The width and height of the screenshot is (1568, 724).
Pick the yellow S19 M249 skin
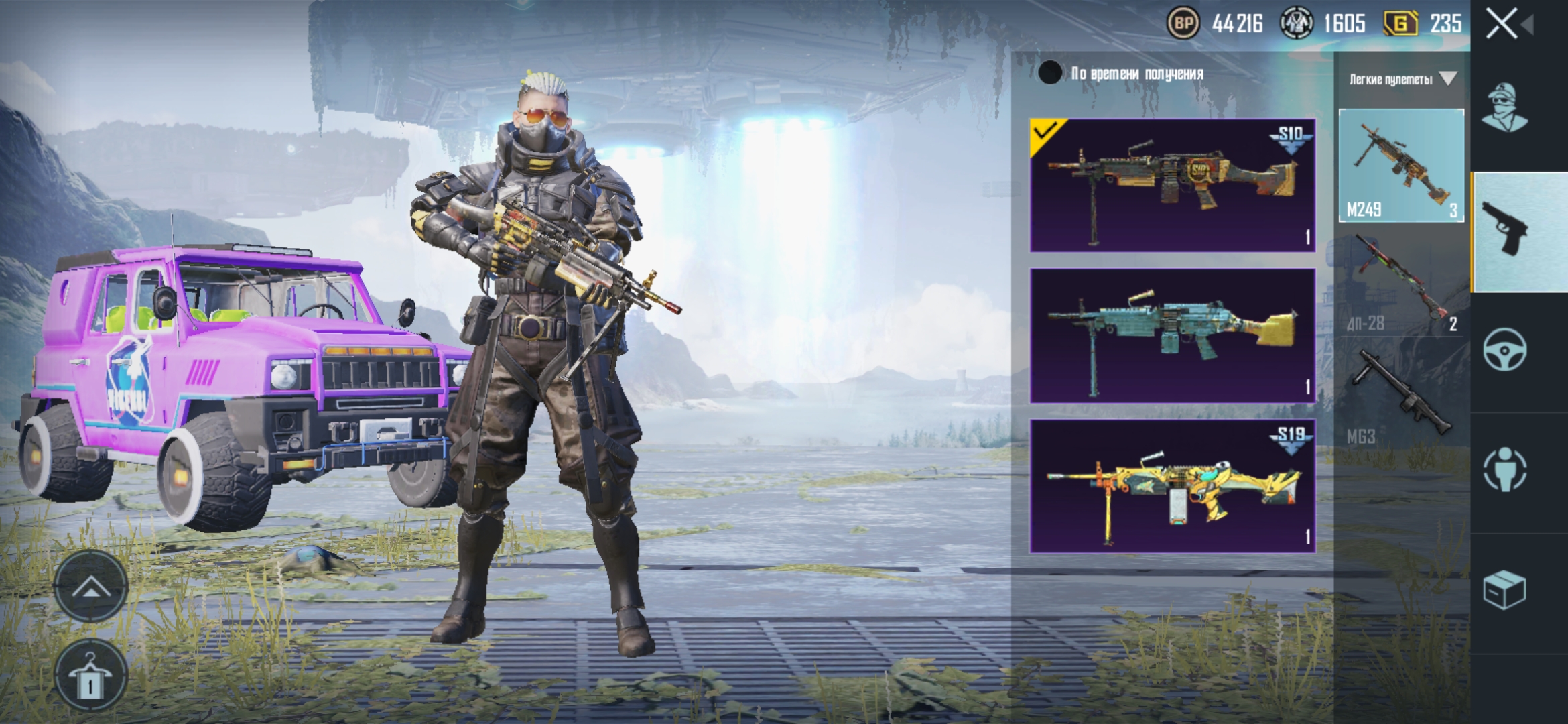[x=1172, y=486]
